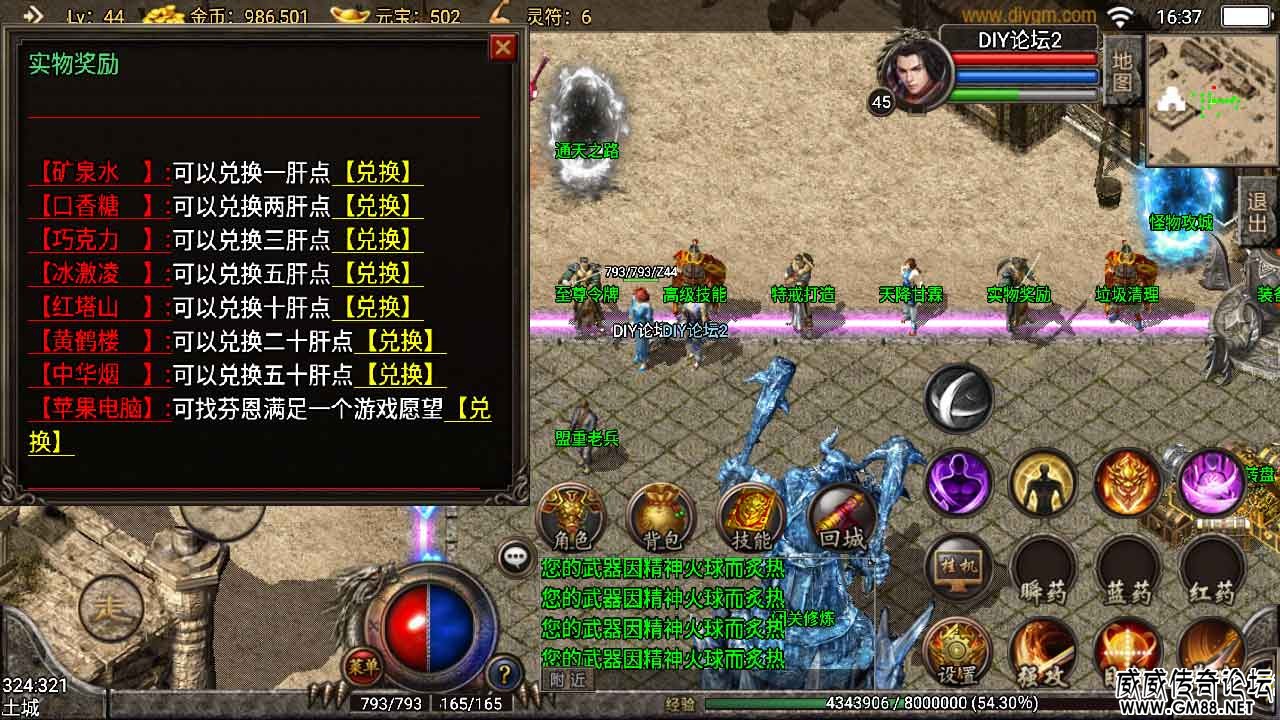Exit using the 退出 button

click(x=1258, y=212)
